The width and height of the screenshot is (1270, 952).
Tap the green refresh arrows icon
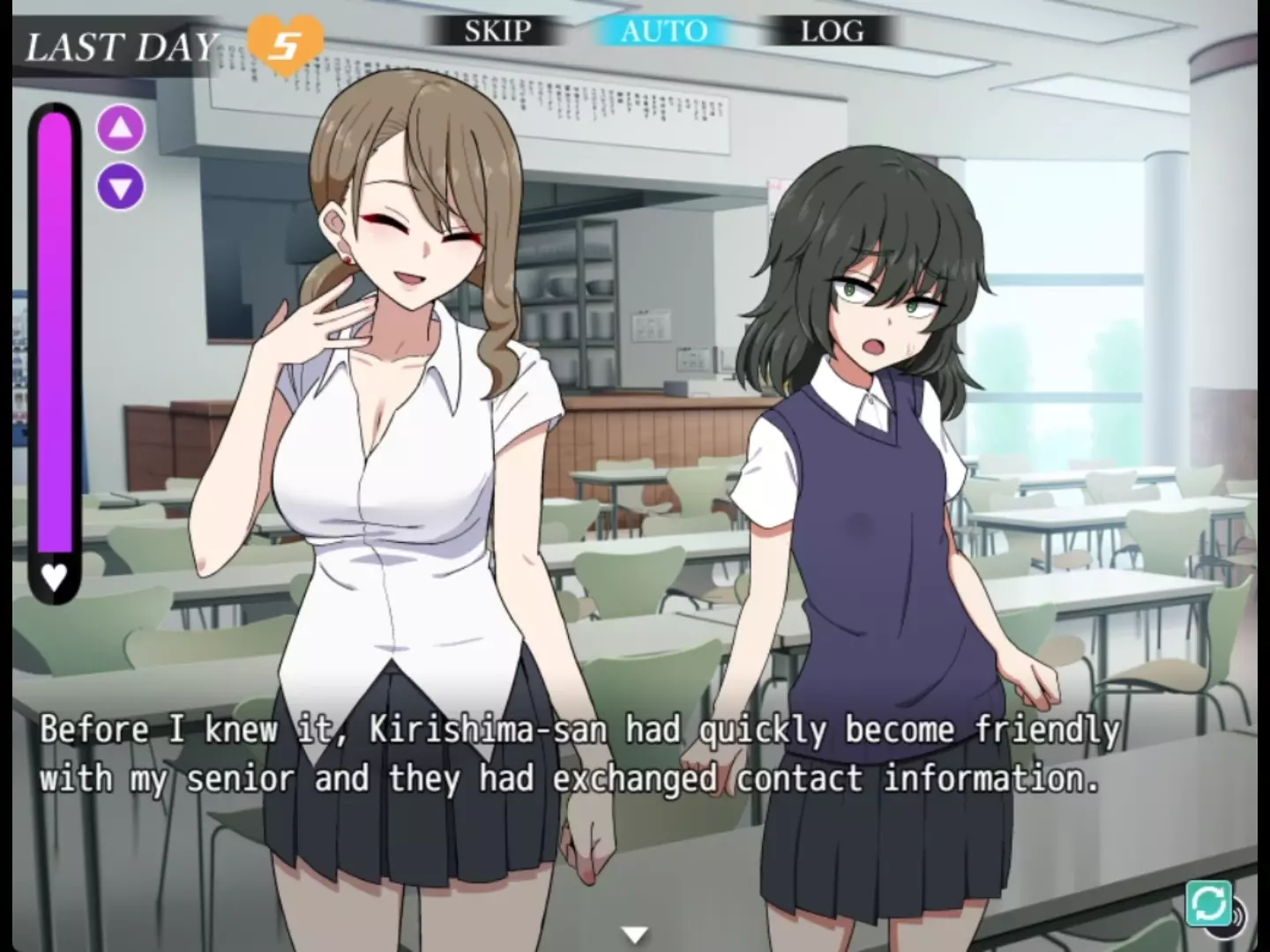click(1208, 904)
